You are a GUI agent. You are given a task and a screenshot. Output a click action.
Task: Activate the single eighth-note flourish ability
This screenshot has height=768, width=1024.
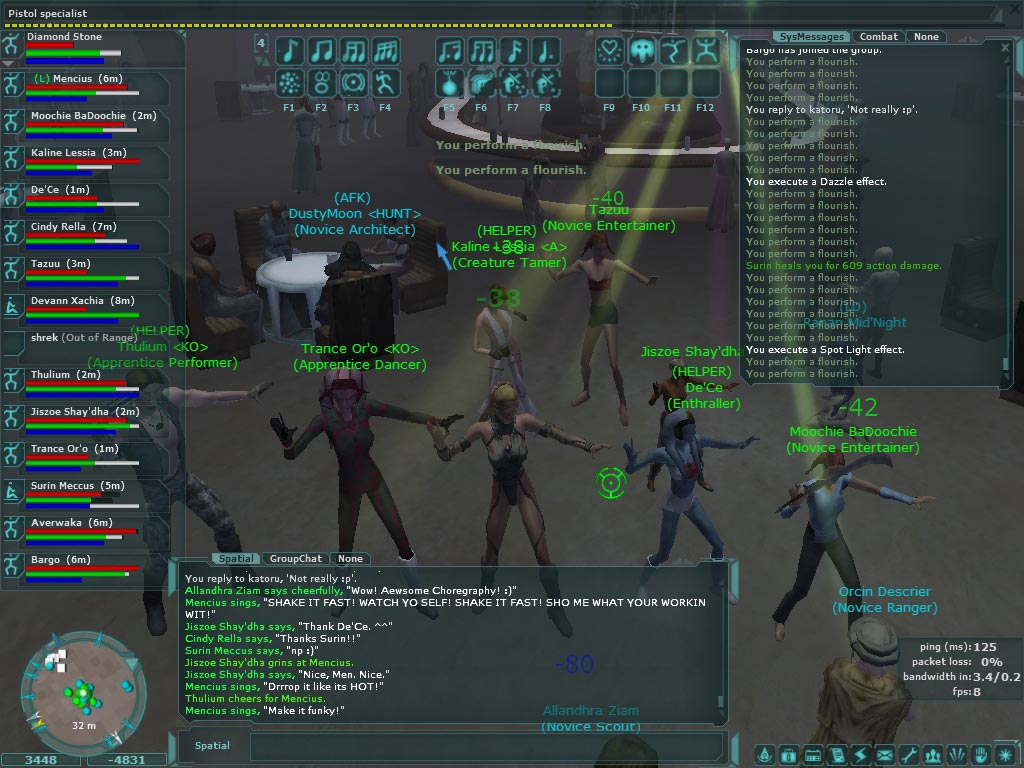289,51
